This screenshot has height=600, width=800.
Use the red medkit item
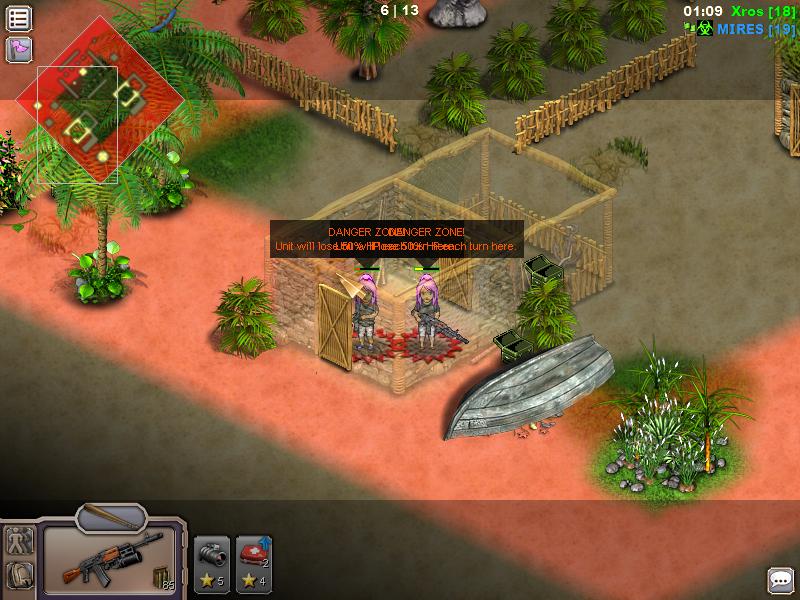point(252,564)
